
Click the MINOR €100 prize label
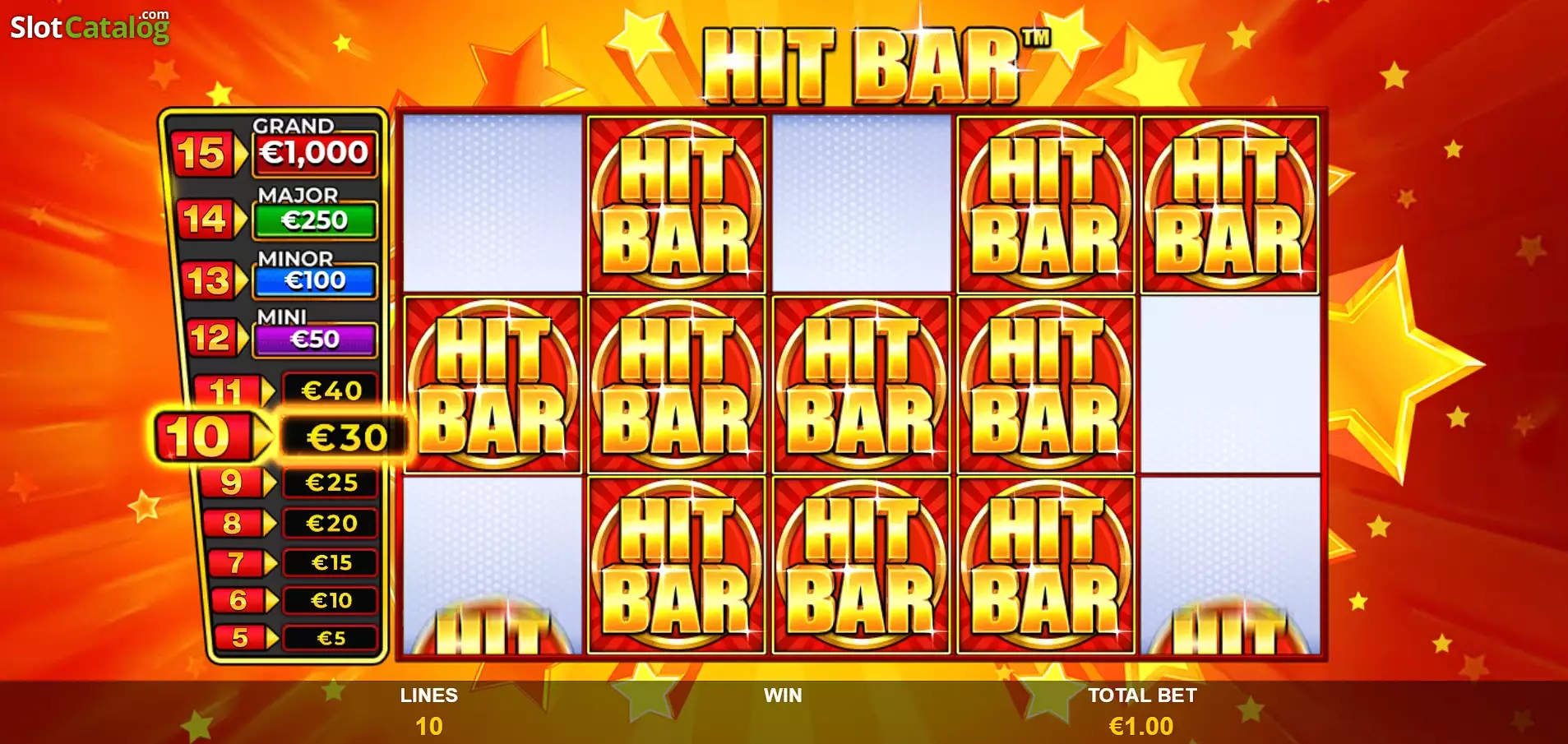[x=315, y=280]
